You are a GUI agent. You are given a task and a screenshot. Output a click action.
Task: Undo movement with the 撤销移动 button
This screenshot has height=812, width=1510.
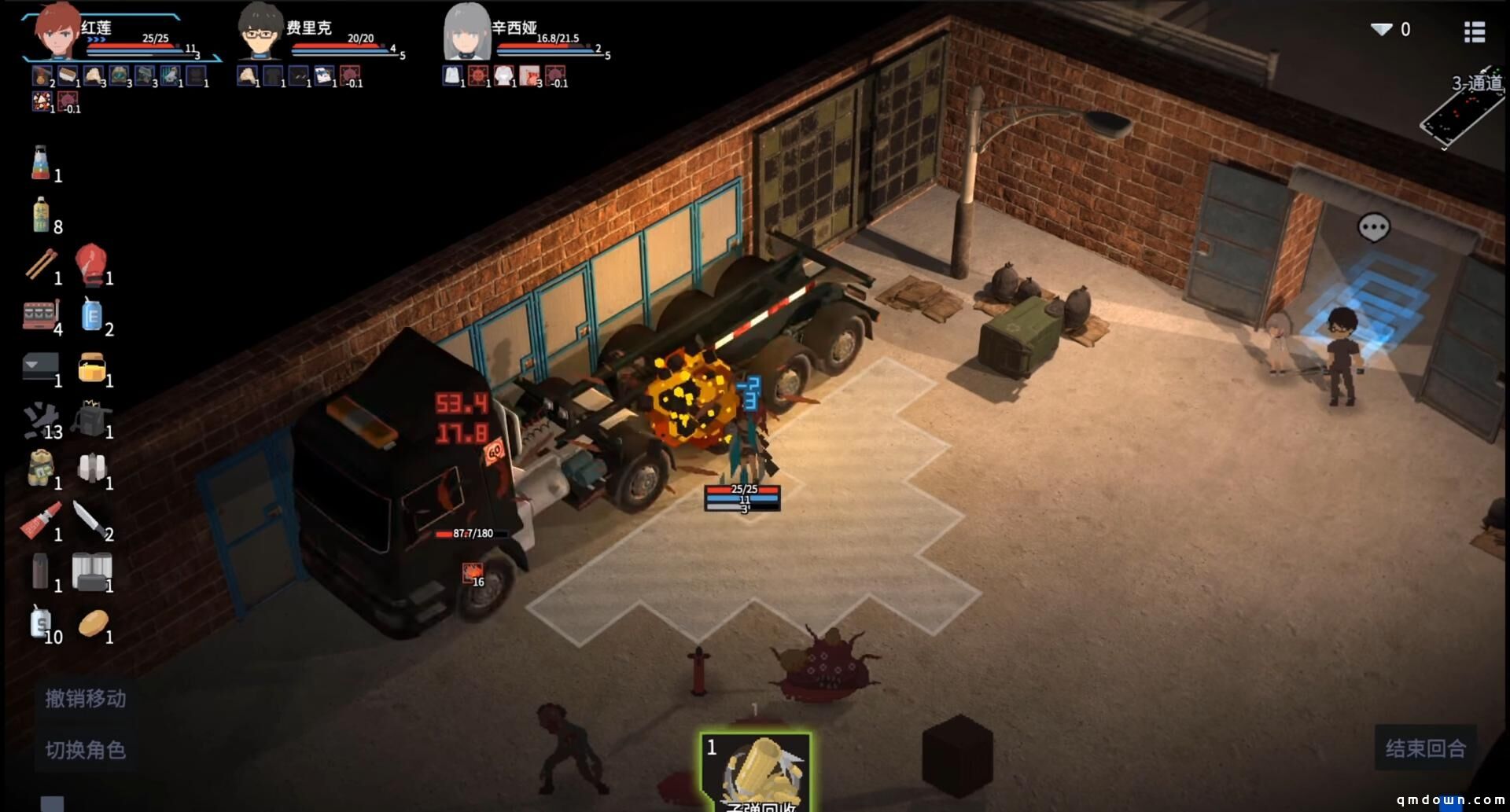pyautogui.click(x=85, y=698)
